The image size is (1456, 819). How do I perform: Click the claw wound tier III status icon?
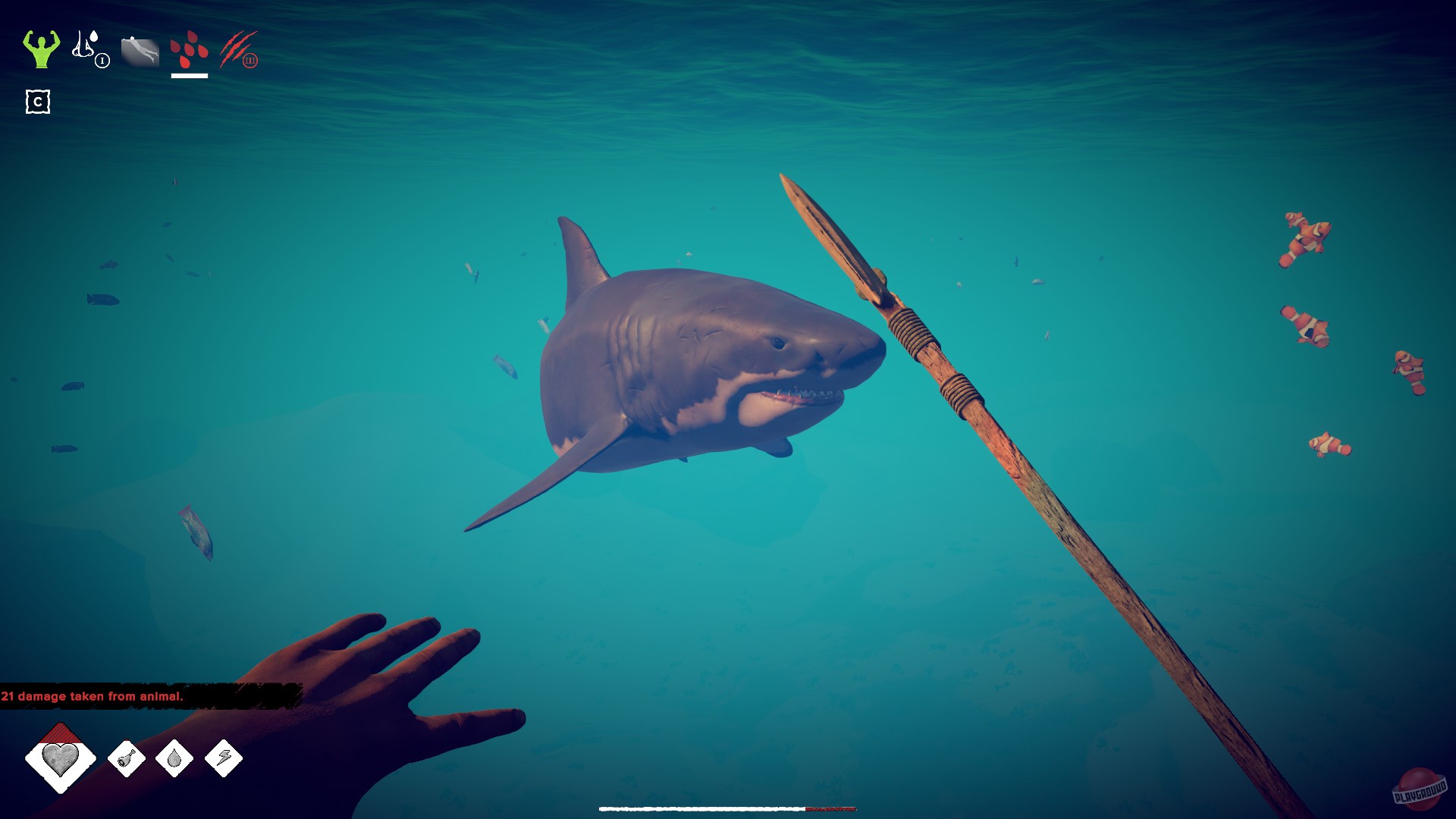[x=237, y=52]
